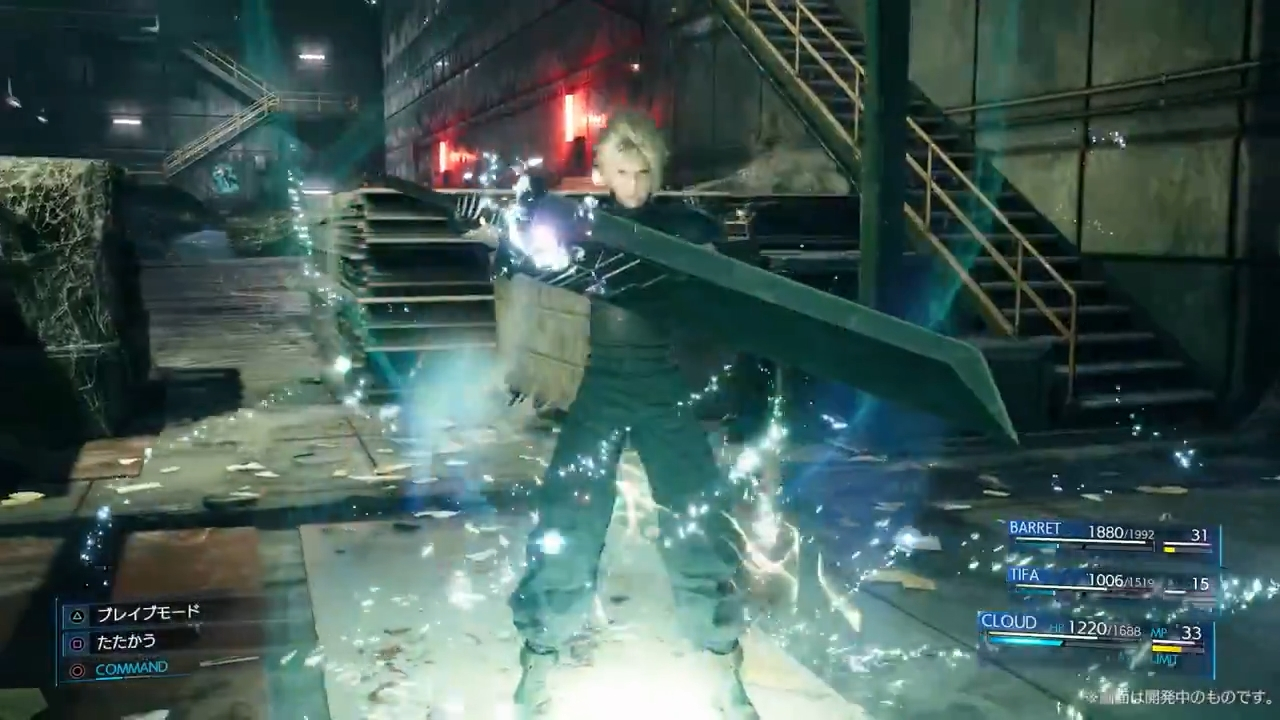Click Barret's MP value showing 31
Viewport: 1280px width, 720px height.
[x=1199, y=534]
